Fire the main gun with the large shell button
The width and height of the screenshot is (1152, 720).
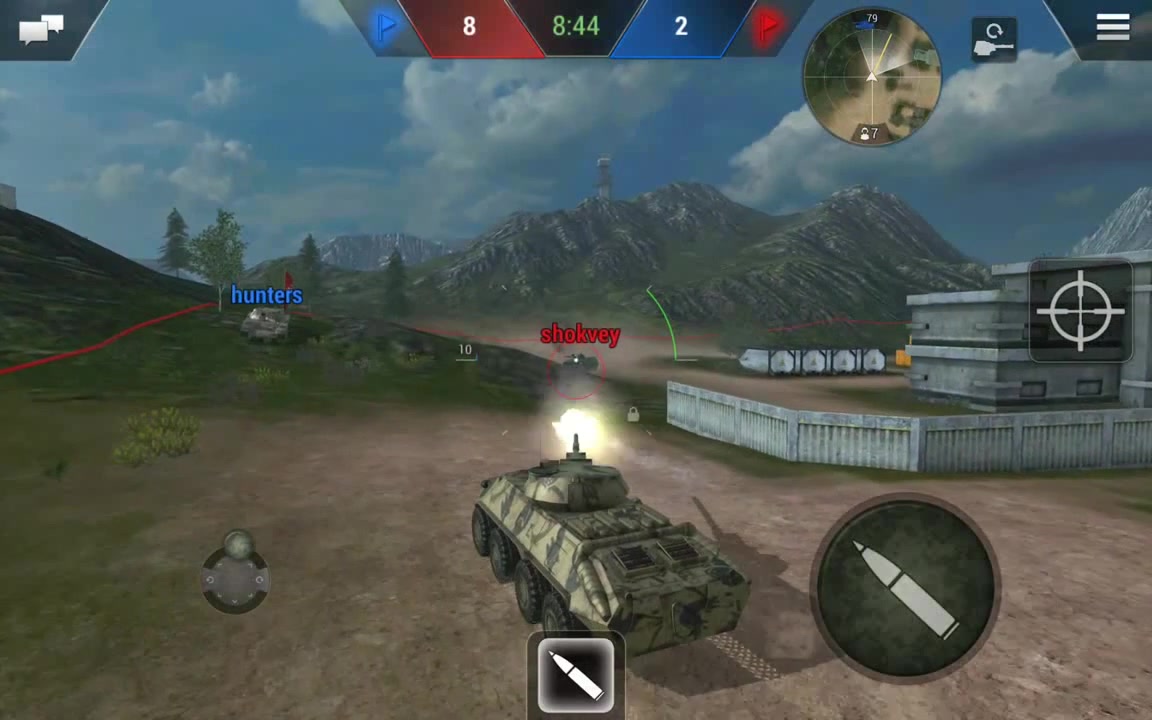click(x=905, y=587)
